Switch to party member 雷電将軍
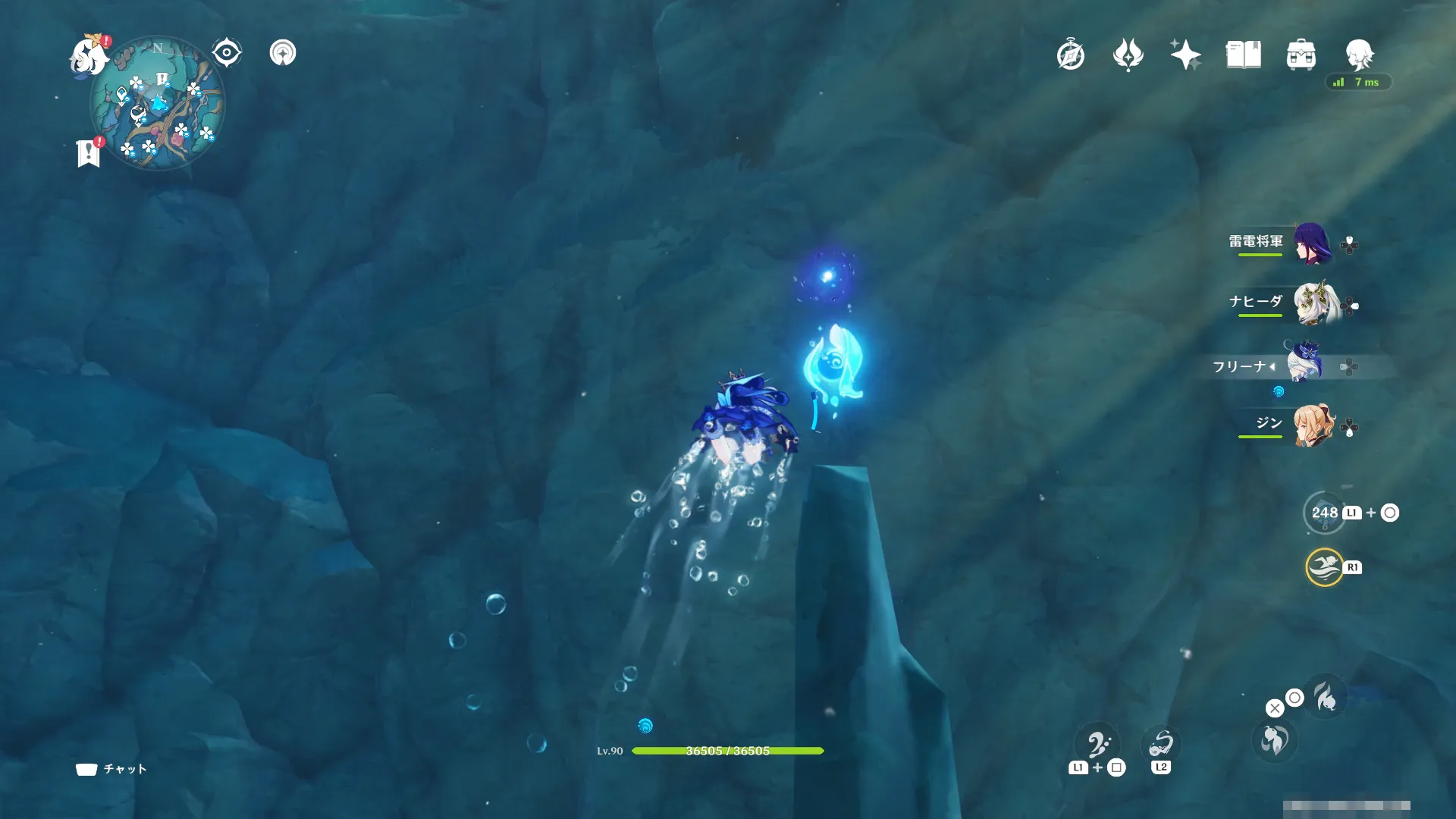 tap(1311, 243)
